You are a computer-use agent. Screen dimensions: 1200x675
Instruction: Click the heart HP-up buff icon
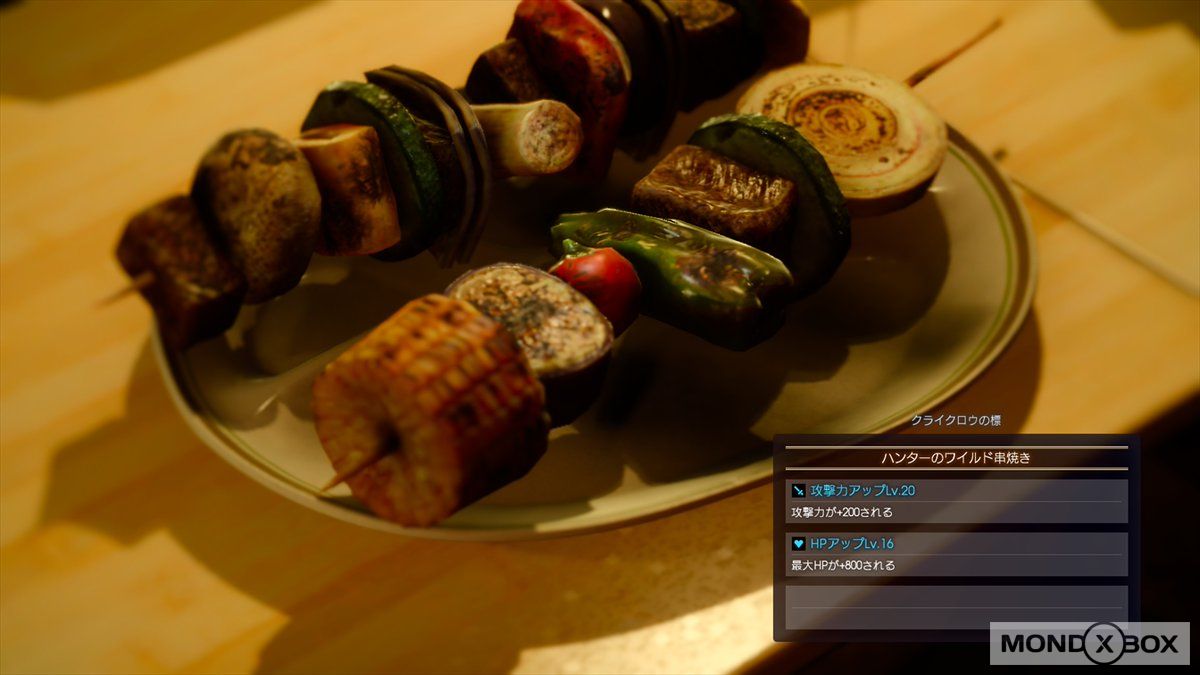pos(799,544)
